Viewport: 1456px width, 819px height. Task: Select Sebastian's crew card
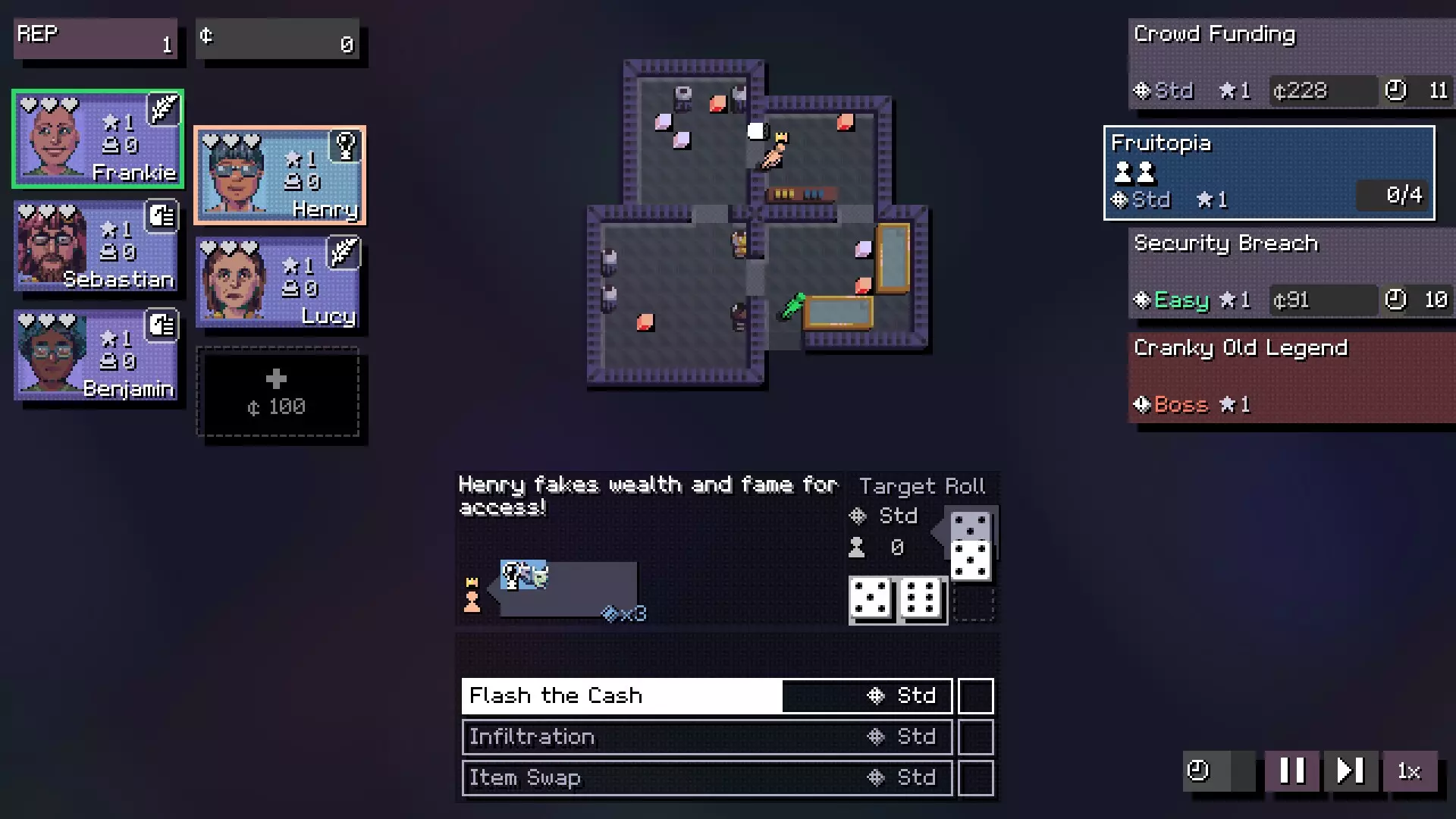(96, 246)
